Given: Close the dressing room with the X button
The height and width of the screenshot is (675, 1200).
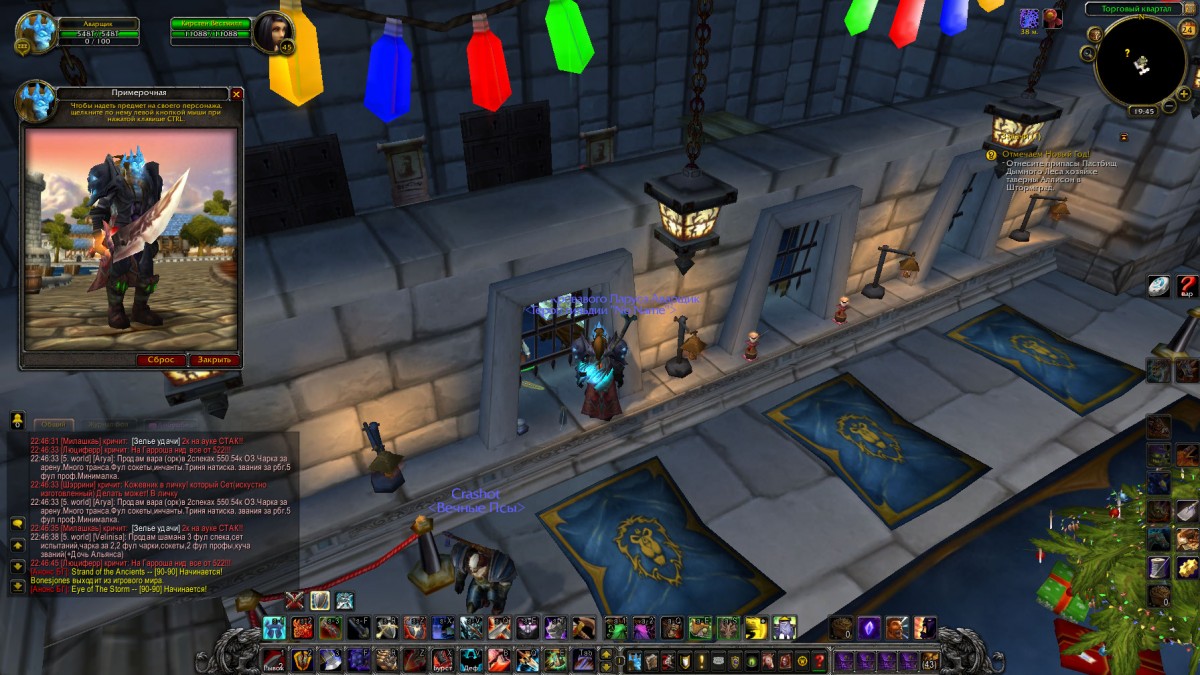Looking at the screenshot, I should (x=237, y=94).
